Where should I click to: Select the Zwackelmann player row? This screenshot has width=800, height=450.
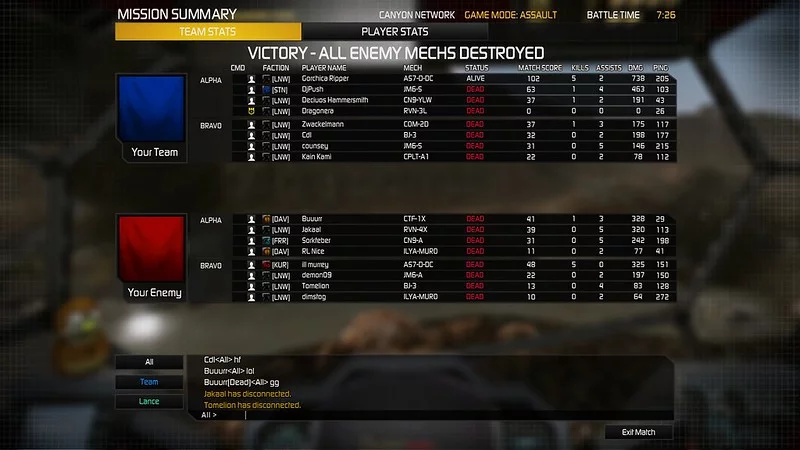pyautogui.click(x=400, y=125)
